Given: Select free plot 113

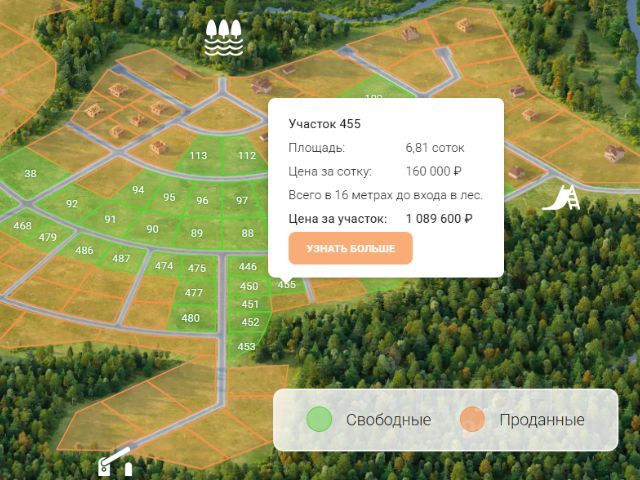Looking at the screenshot, I should [198, 155].
